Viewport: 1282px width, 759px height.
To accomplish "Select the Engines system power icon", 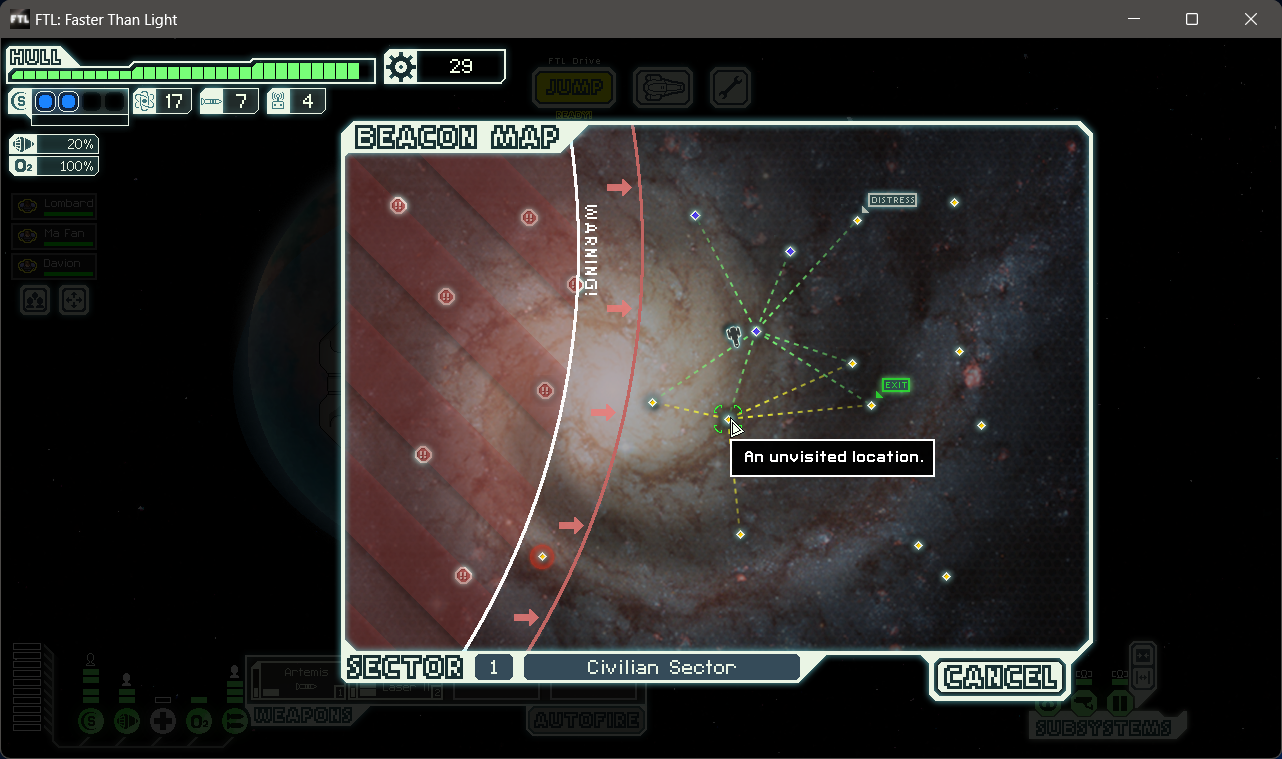I will [127, 721].
